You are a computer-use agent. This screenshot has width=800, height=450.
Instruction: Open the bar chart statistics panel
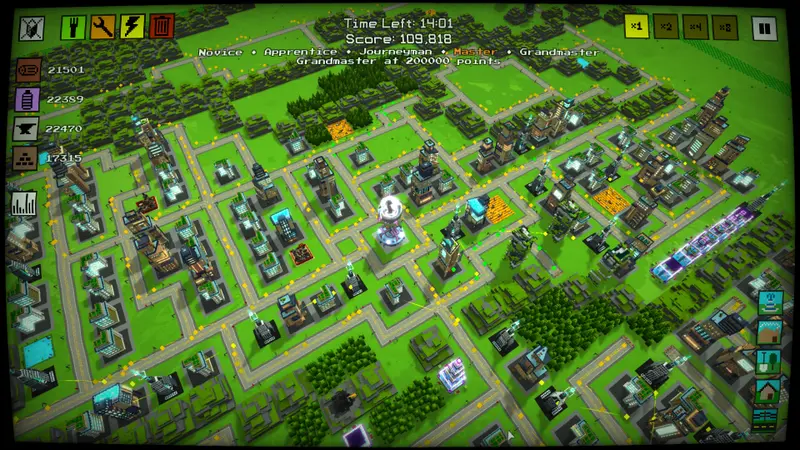click(x=24, y=203)
